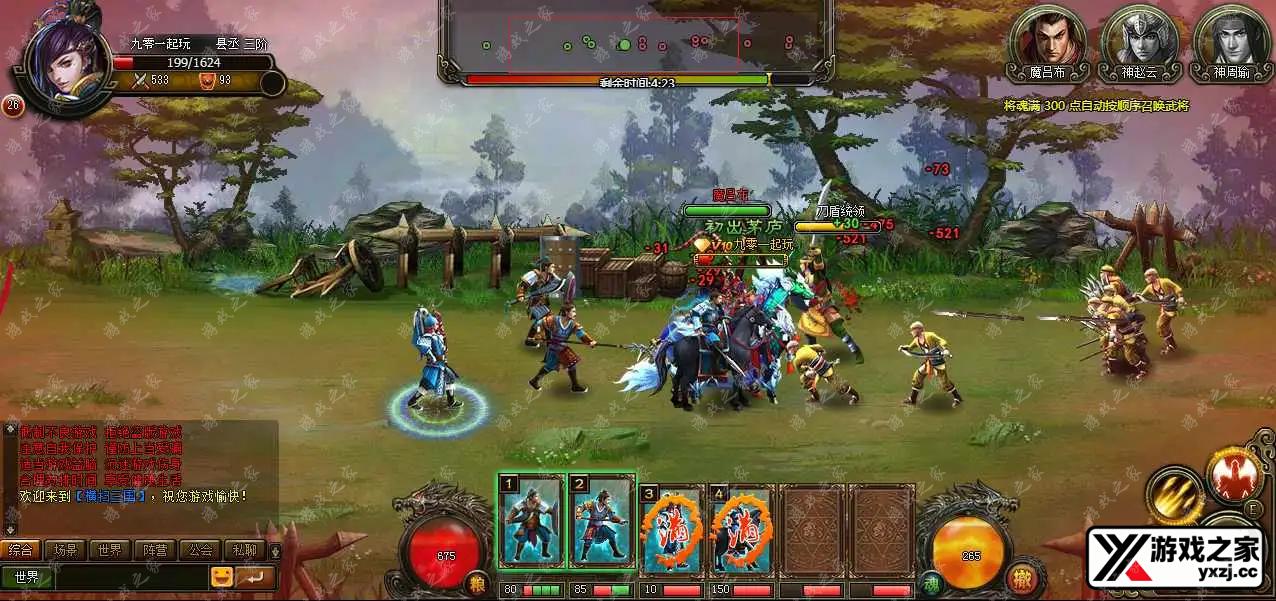Send the chat message with the enter button

[255, 577]
